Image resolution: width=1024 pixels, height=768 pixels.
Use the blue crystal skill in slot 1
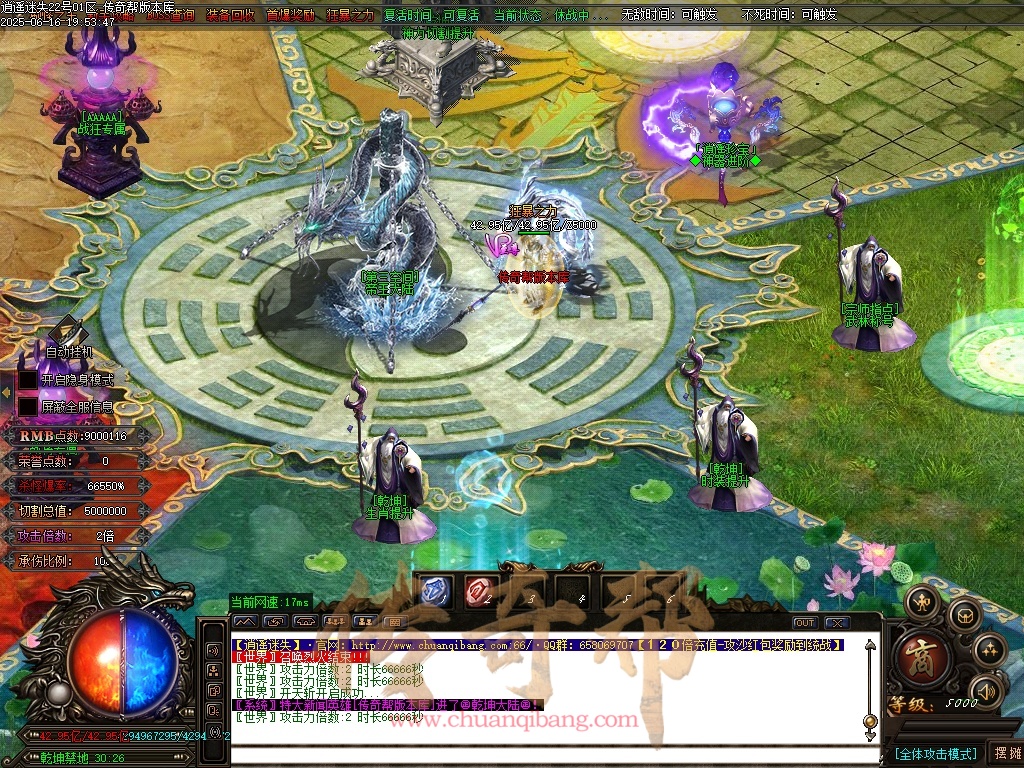(435, 592)
